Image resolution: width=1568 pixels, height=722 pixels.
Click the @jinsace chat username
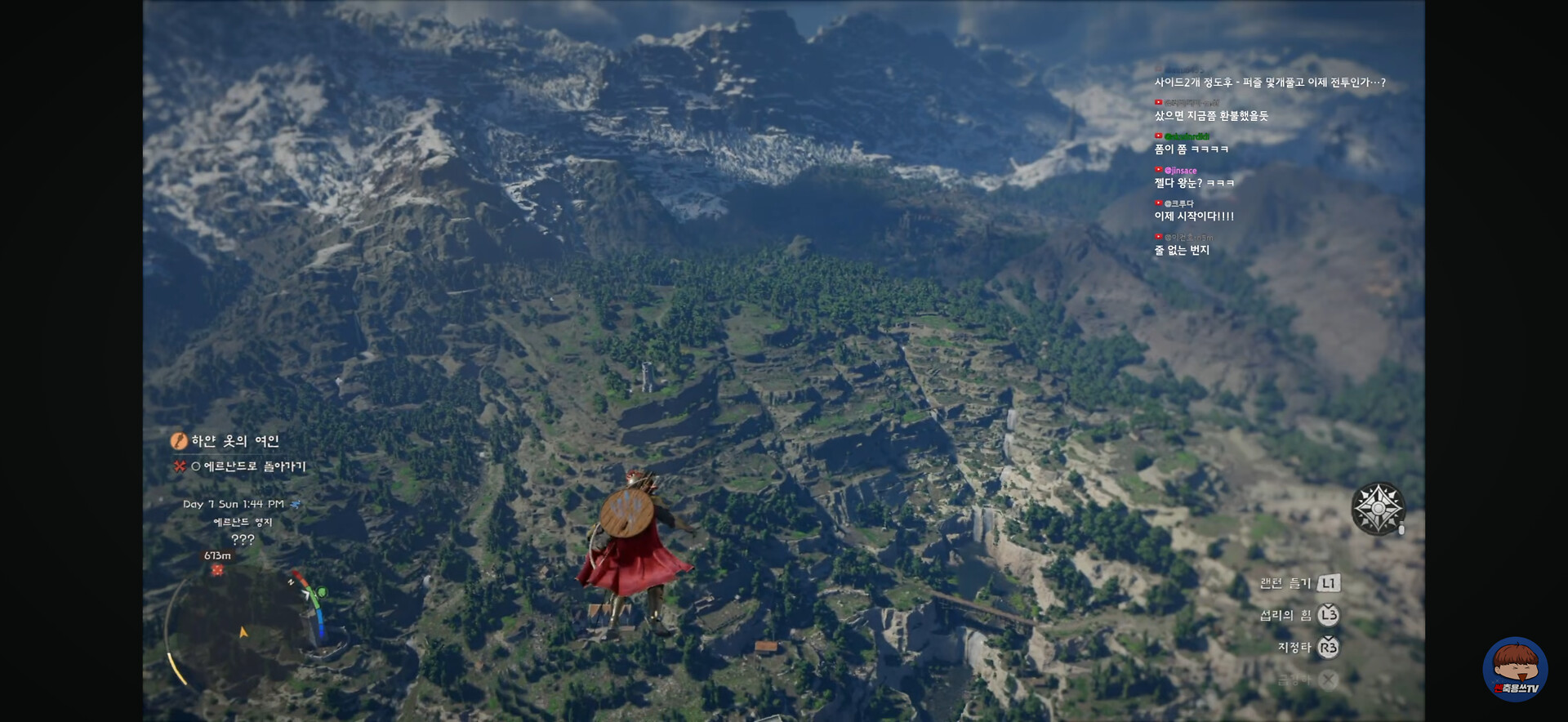(x=1180, y=171)
